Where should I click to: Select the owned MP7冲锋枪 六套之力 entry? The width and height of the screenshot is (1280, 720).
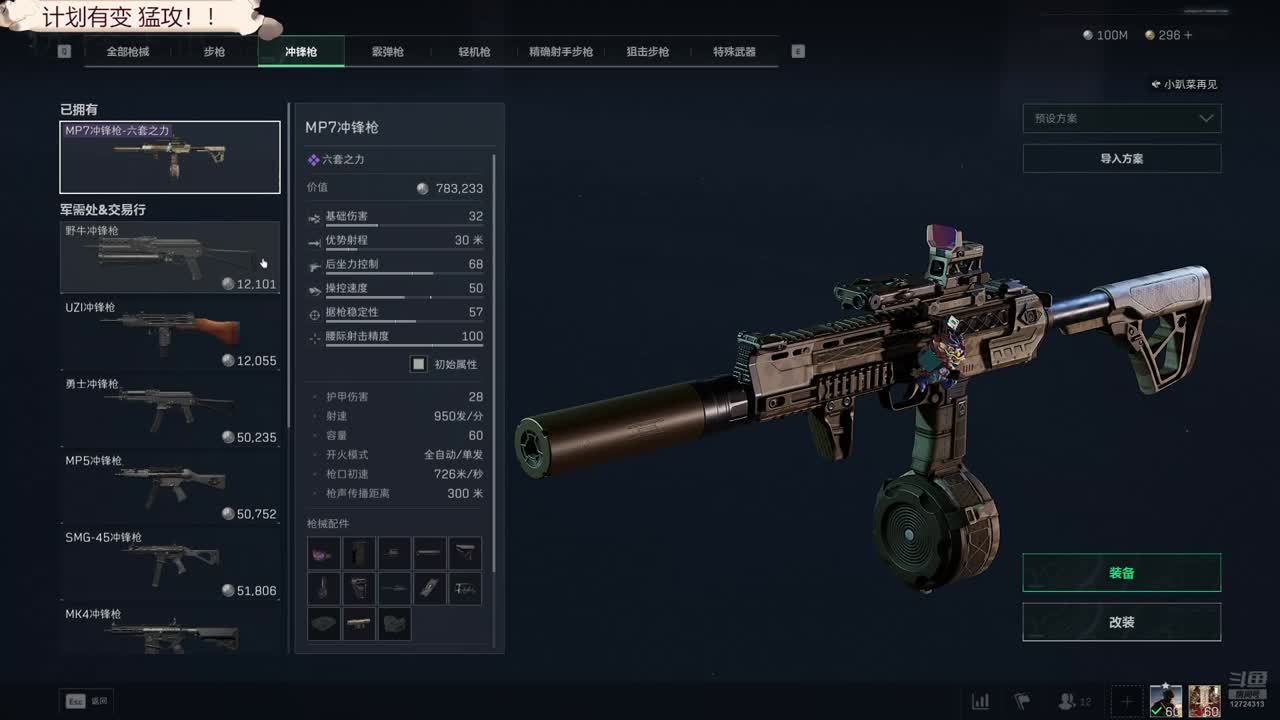coord(170,157)
